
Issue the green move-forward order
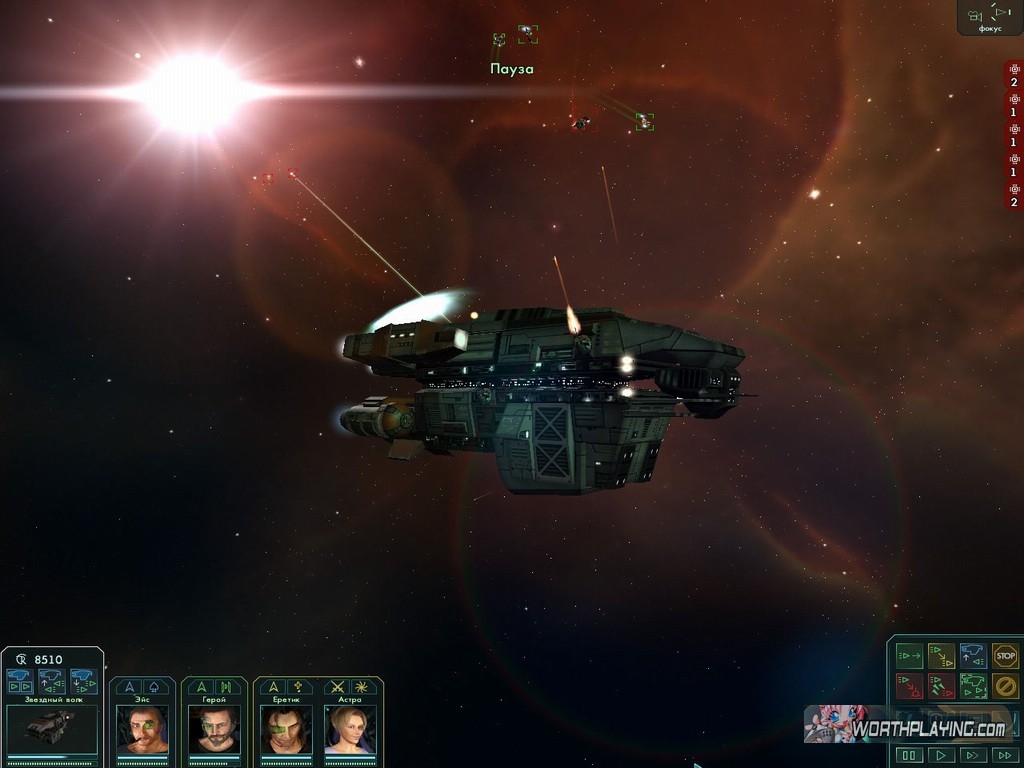coord(909,656)
